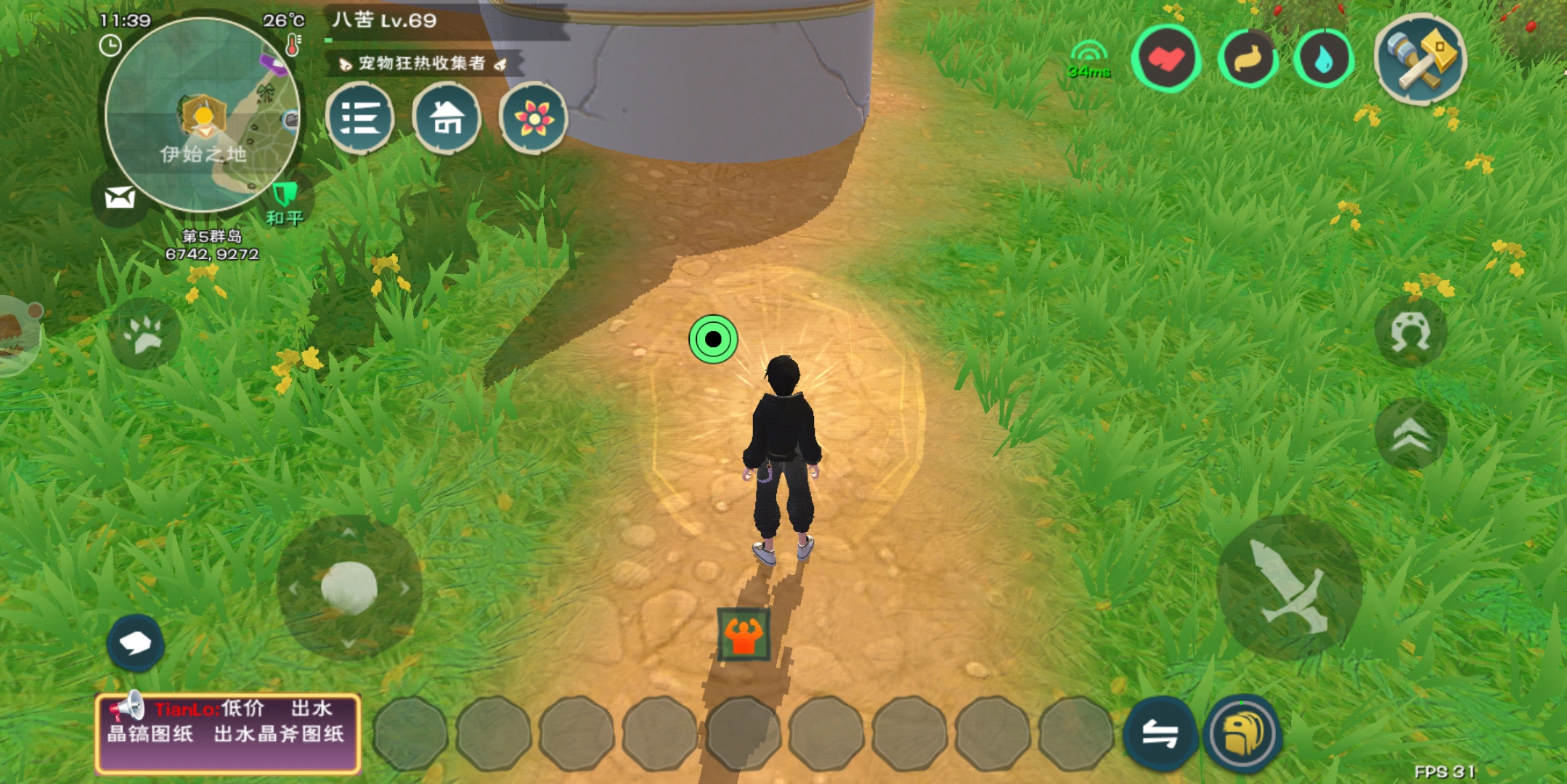The width and height of the screenshot is (1567, 784).
Task: Open the golden helmet equipment button
Action: [1243, 733]
